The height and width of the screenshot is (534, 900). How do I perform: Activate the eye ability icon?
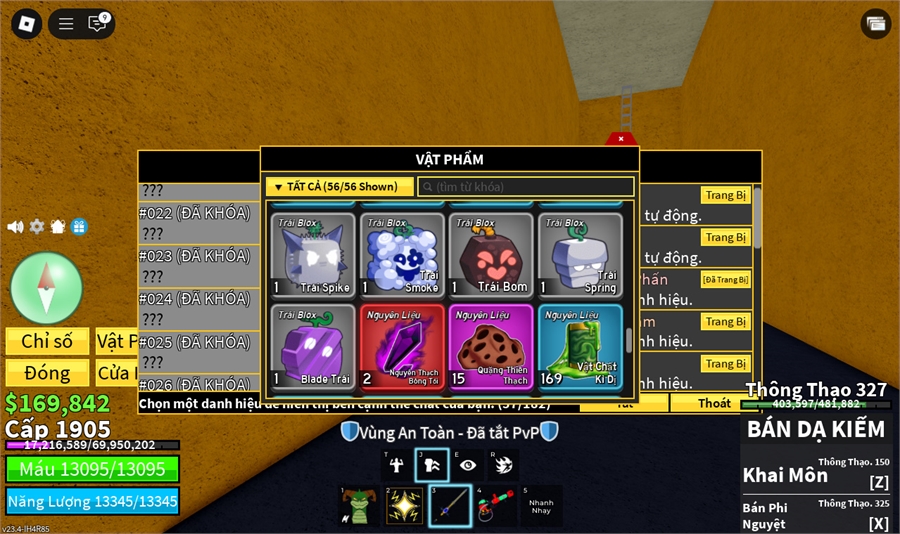tap(467, 465)
